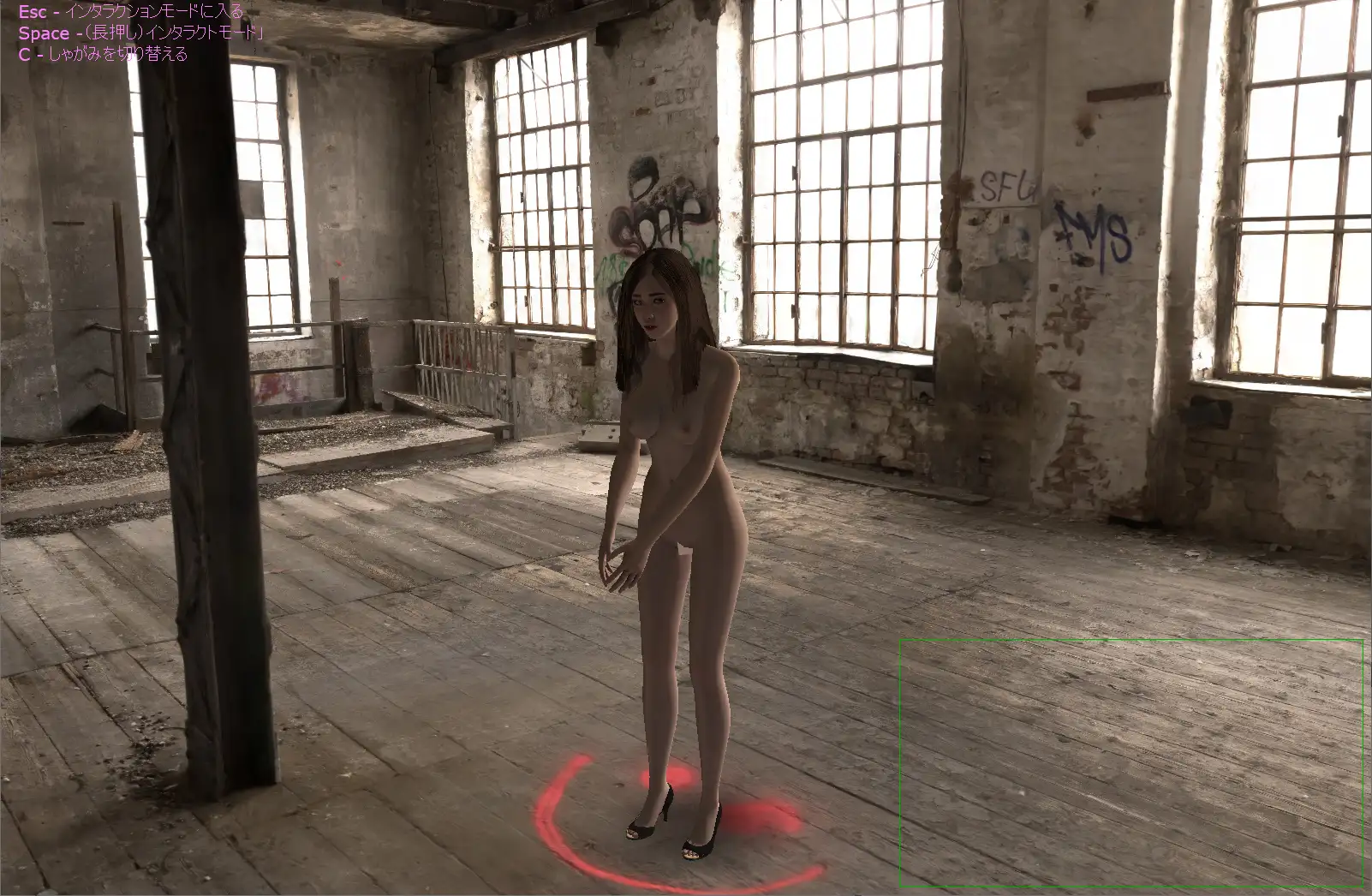Click the NYS blue graffiti tag
Image resolution: width=1372 pixels, height=896 pixels.
point(1092,231)
